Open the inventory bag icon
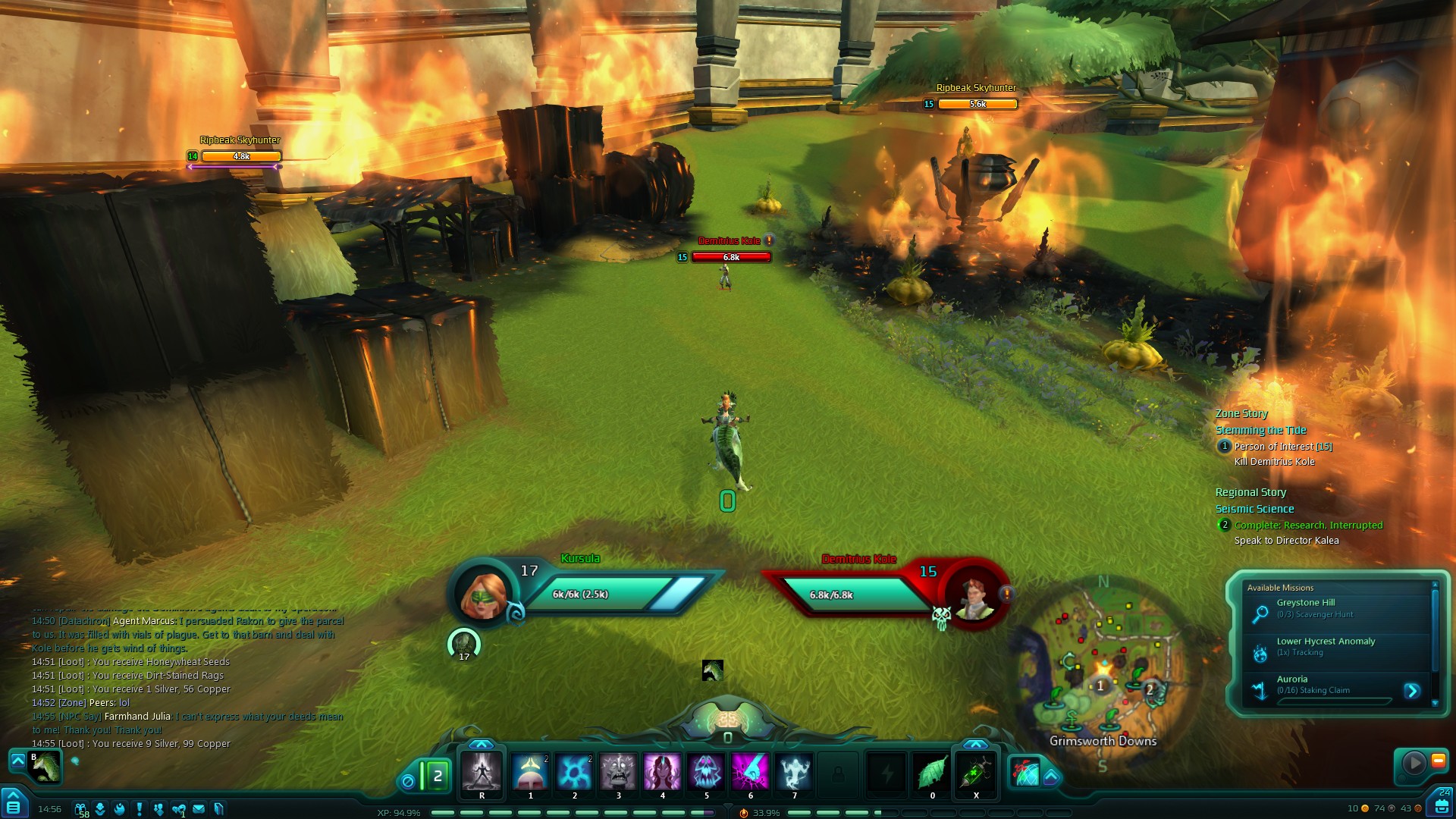This screenshot has width=1456, height=819. [x=1441, y=806]
